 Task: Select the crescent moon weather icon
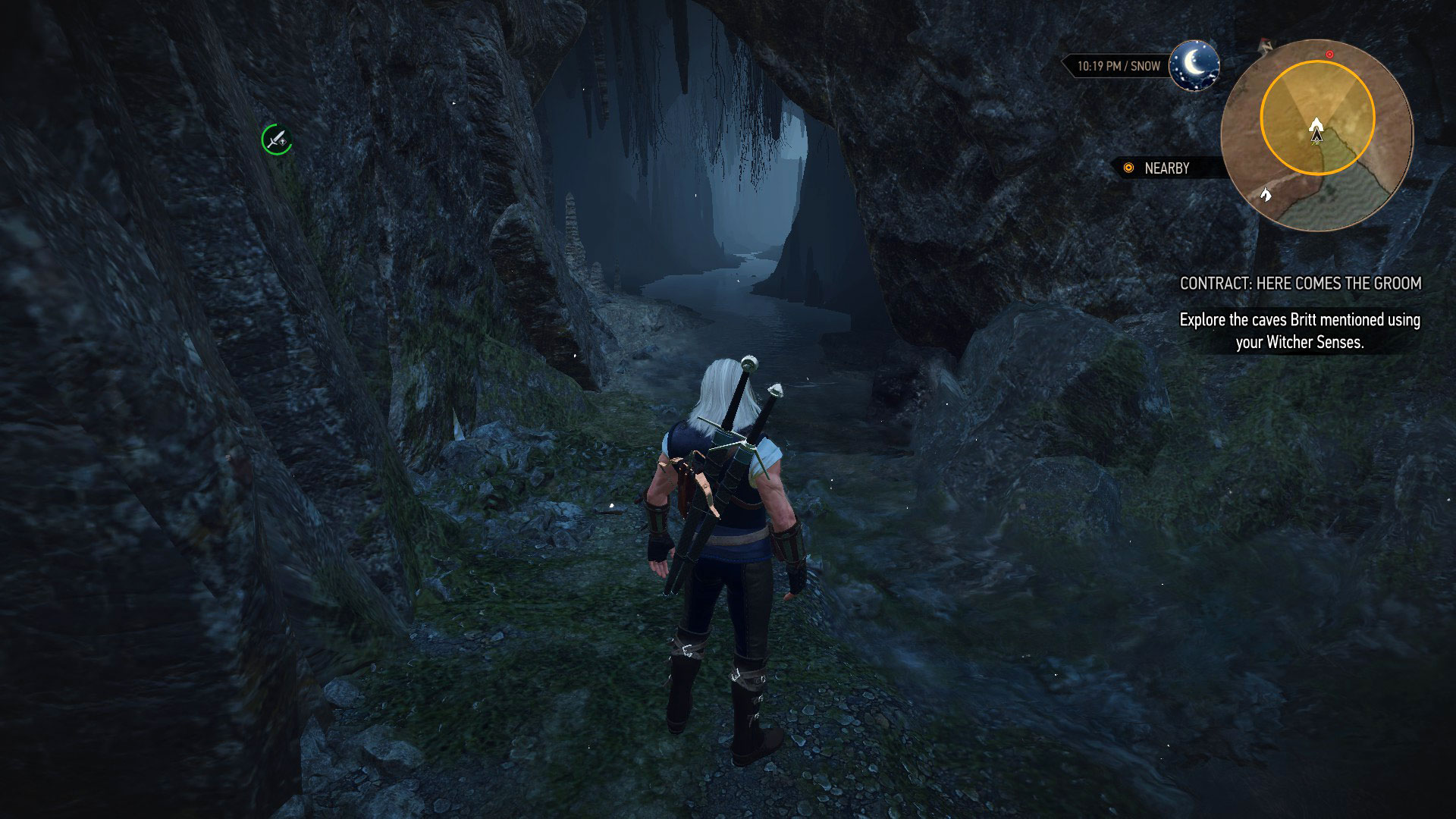pyautogui.click(x=1194, y=65)
